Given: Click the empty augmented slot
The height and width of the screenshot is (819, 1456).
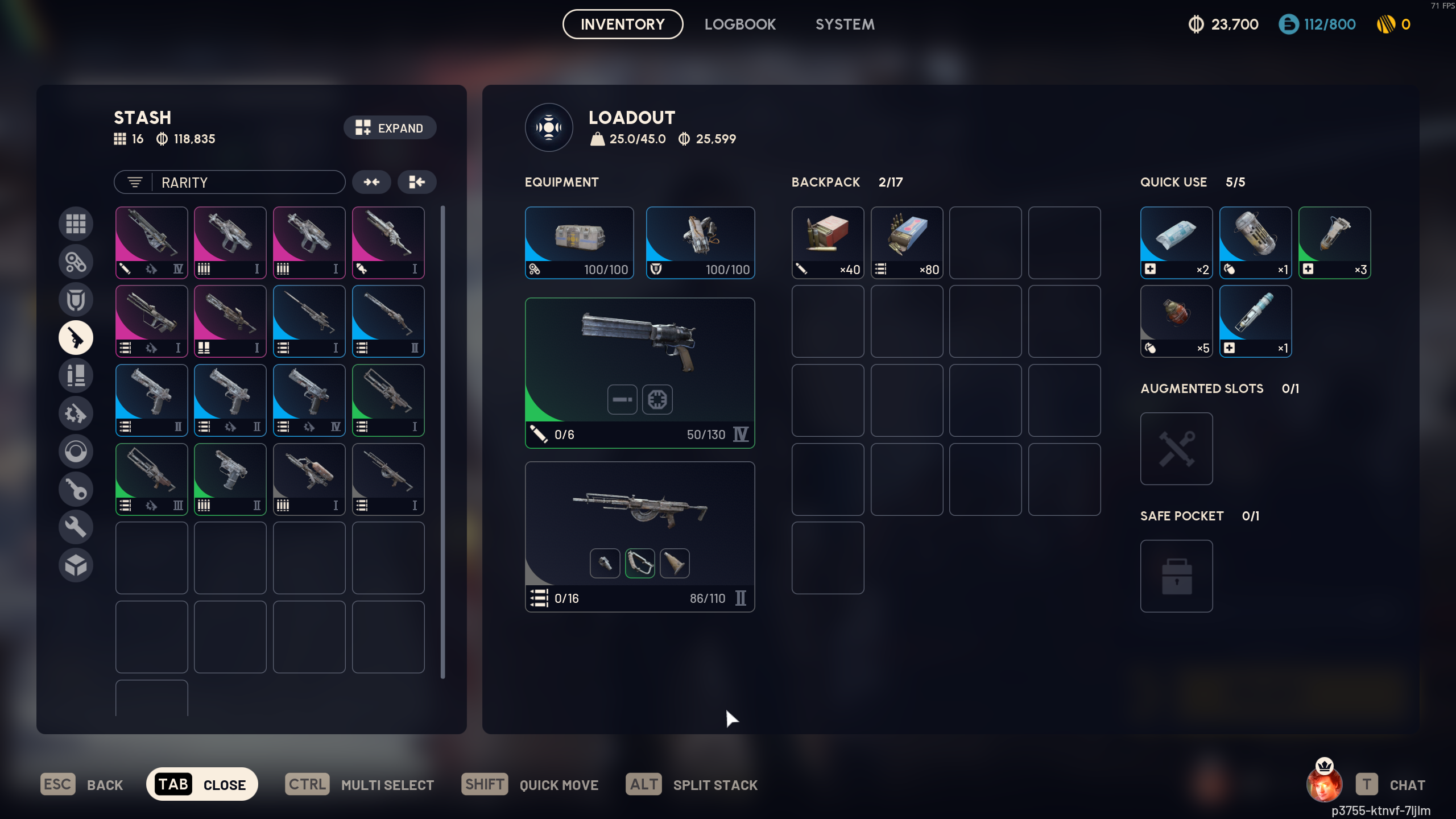Looking at the screenshot, I should (1176, 449).
